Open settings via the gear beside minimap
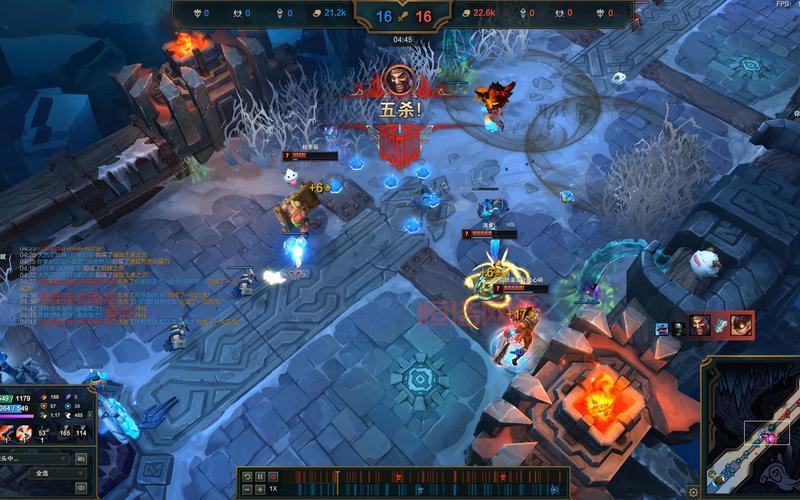800x500 pixels. pyautogui.click(x=693, y=491)
